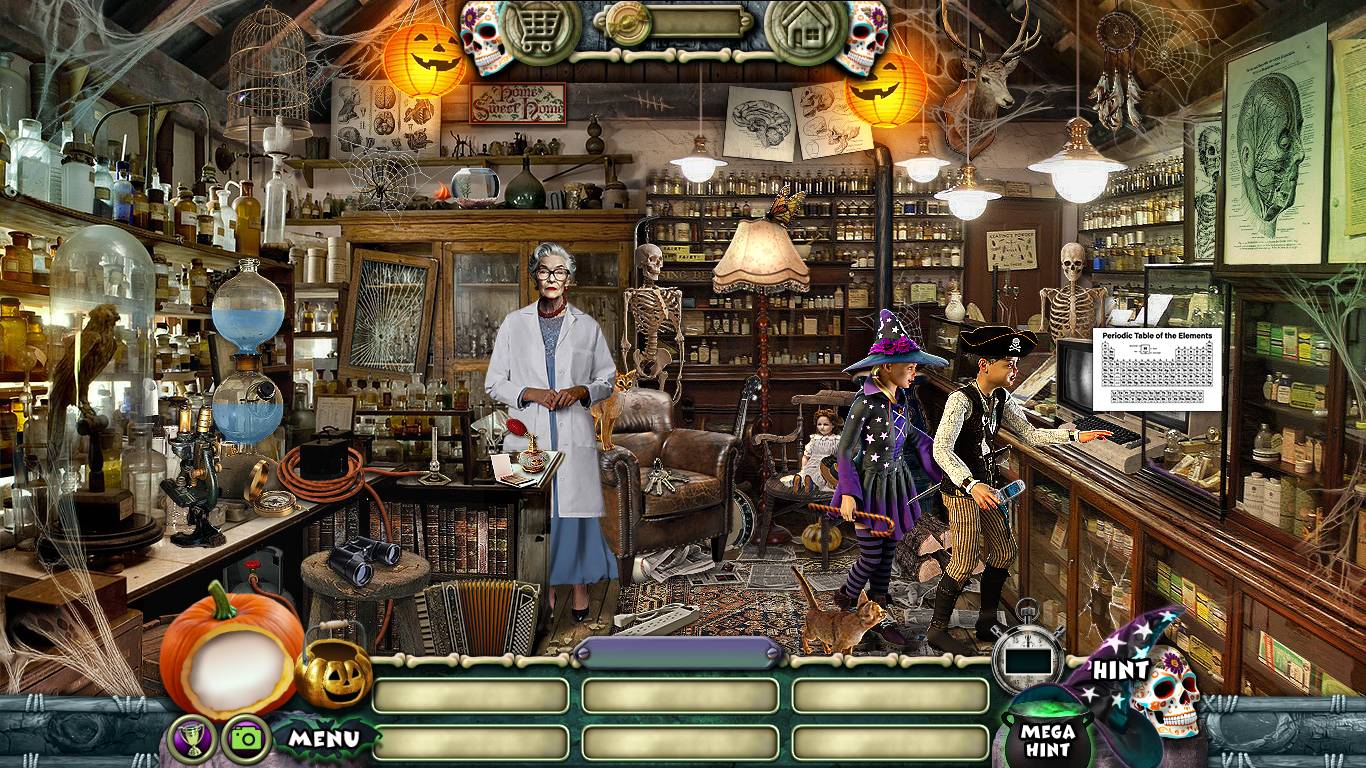Take a snapshot with the green camera icon
Viewport: 1366px width, 768px height.
[245, 739]
